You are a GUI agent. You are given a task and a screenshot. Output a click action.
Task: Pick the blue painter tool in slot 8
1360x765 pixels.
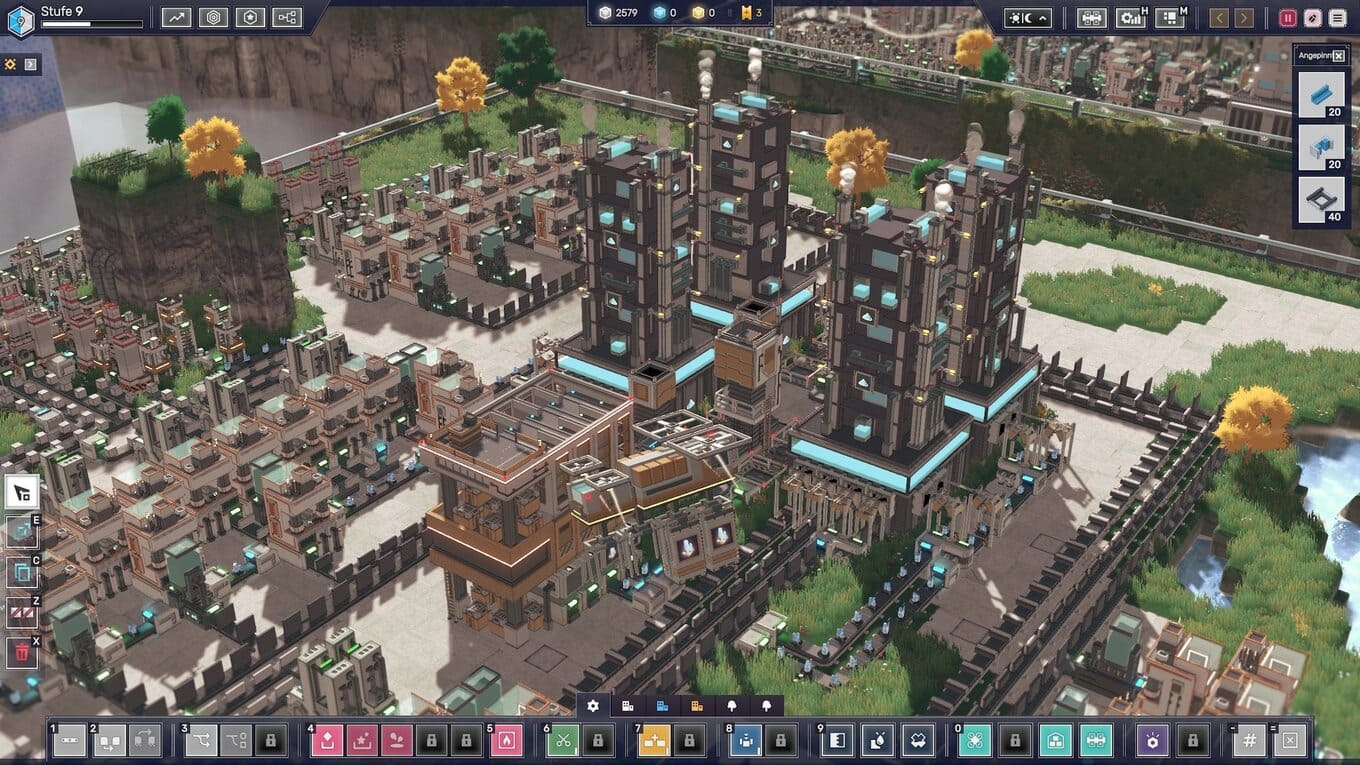click(745, 741)
